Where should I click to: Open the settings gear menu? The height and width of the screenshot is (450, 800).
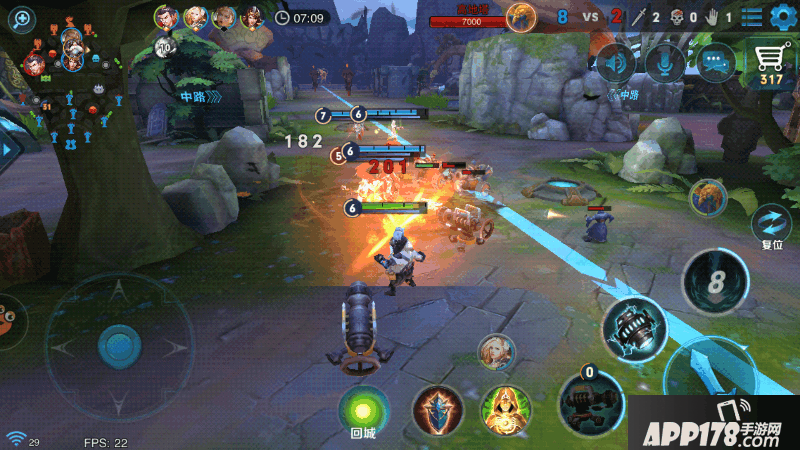(x=780, y=16)
